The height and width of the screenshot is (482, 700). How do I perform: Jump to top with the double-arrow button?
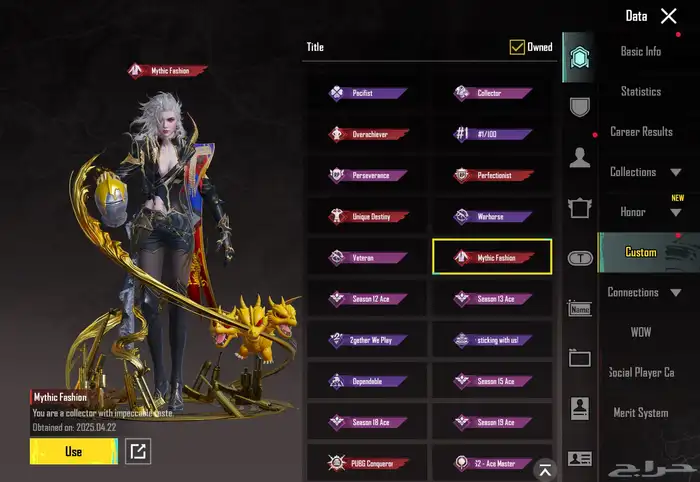[x=545, y=468]
